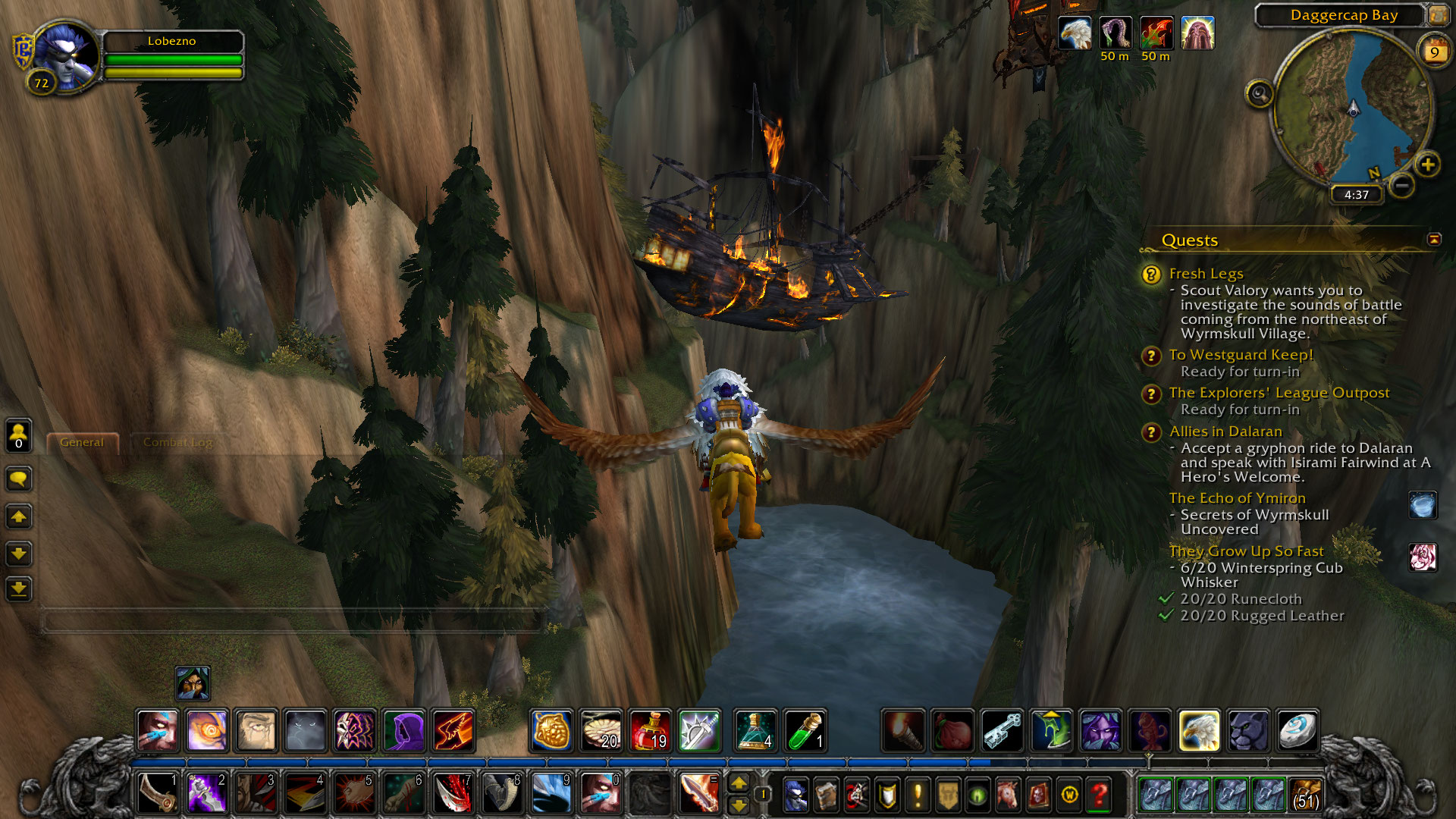The width and height of the screenshot is (1456, 819).
Task: Summon the white gryphon mount
Action: pos(1199,730)
